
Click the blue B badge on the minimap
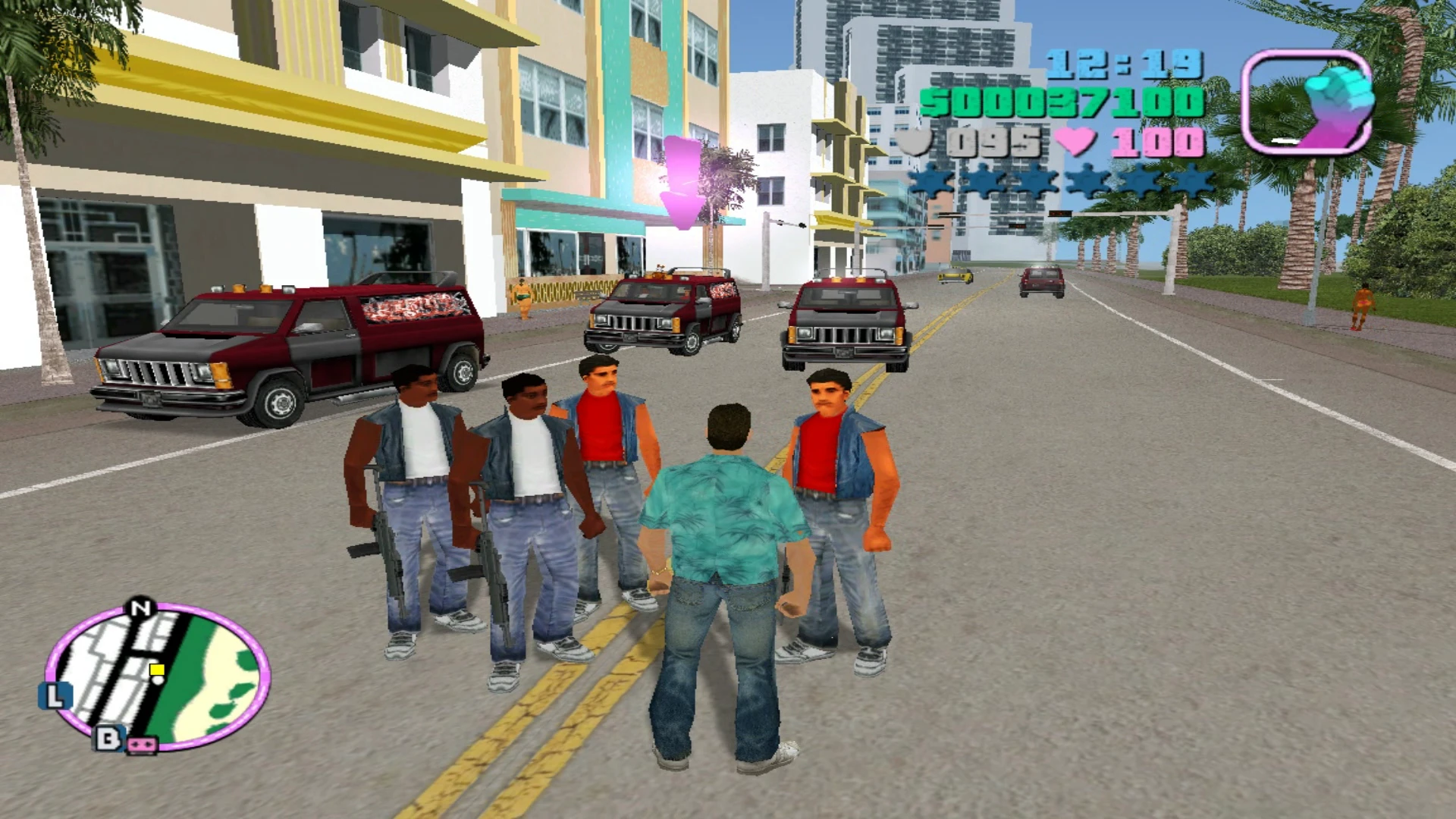[x=109, y=738]
